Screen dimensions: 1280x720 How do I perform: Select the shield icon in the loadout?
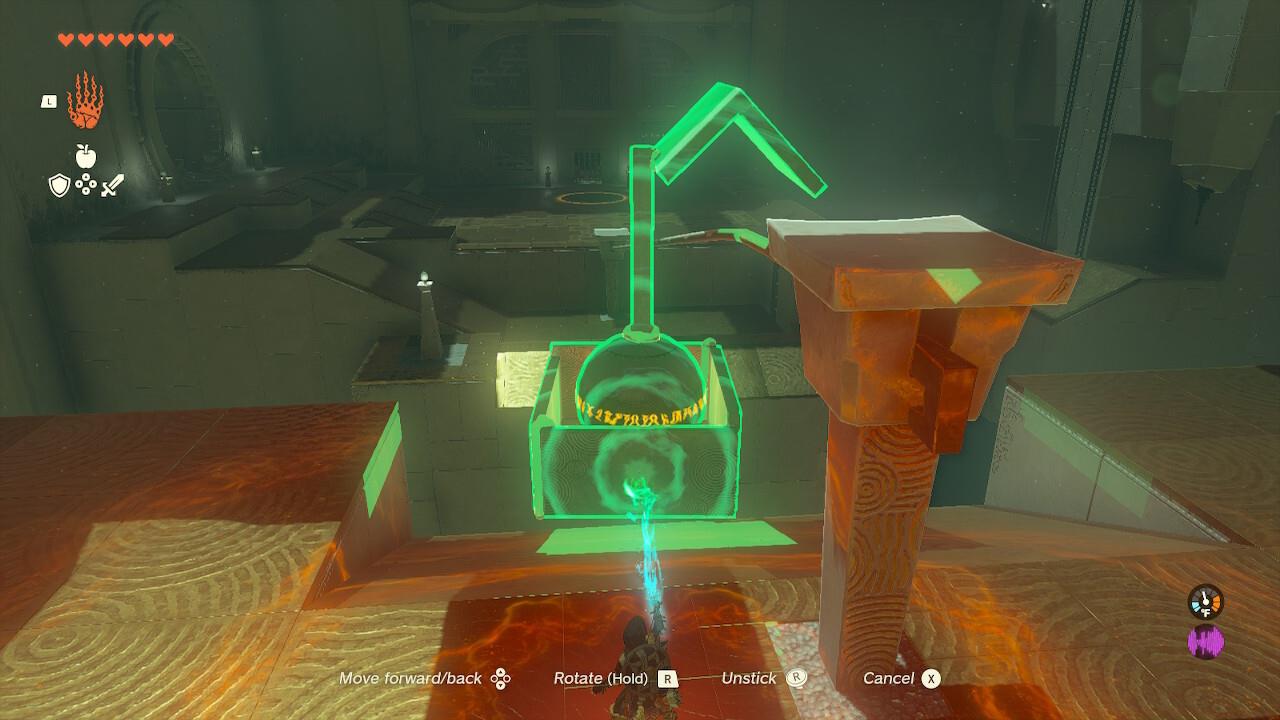60,185
